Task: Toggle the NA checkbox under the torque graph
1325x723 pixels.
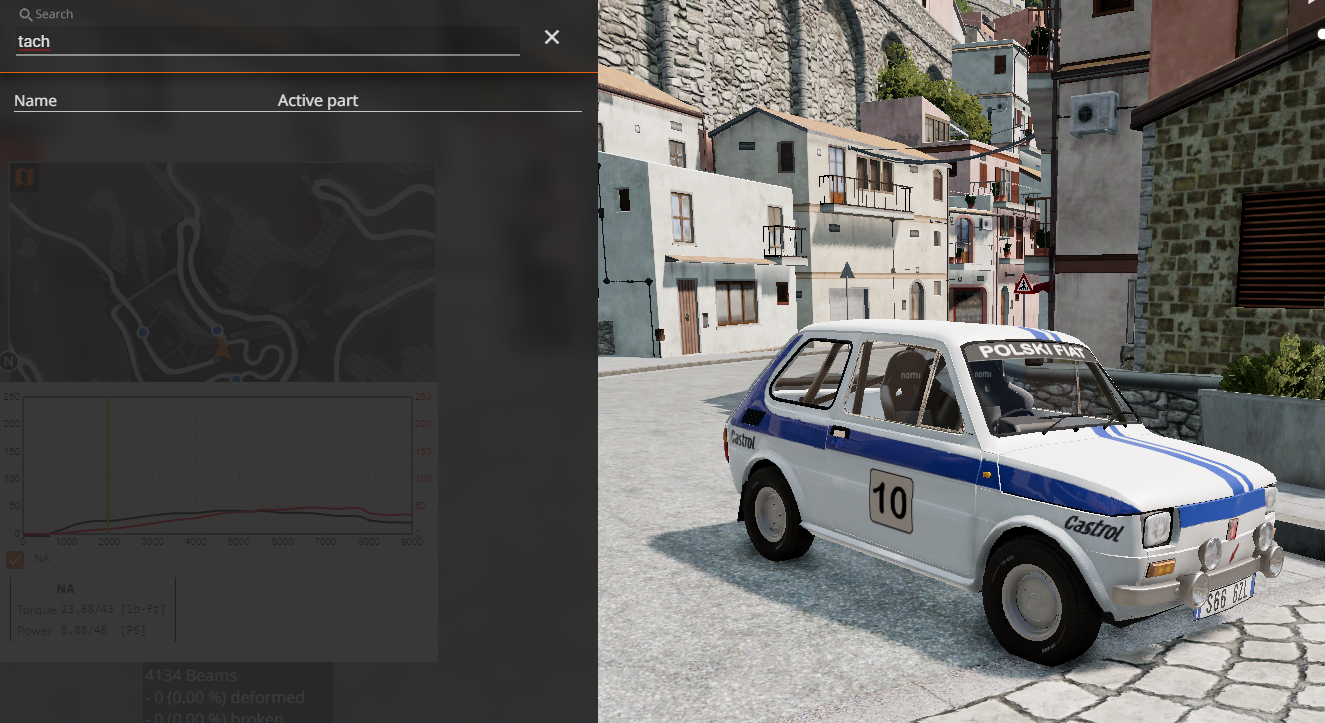Action: (x=15, y=559)
